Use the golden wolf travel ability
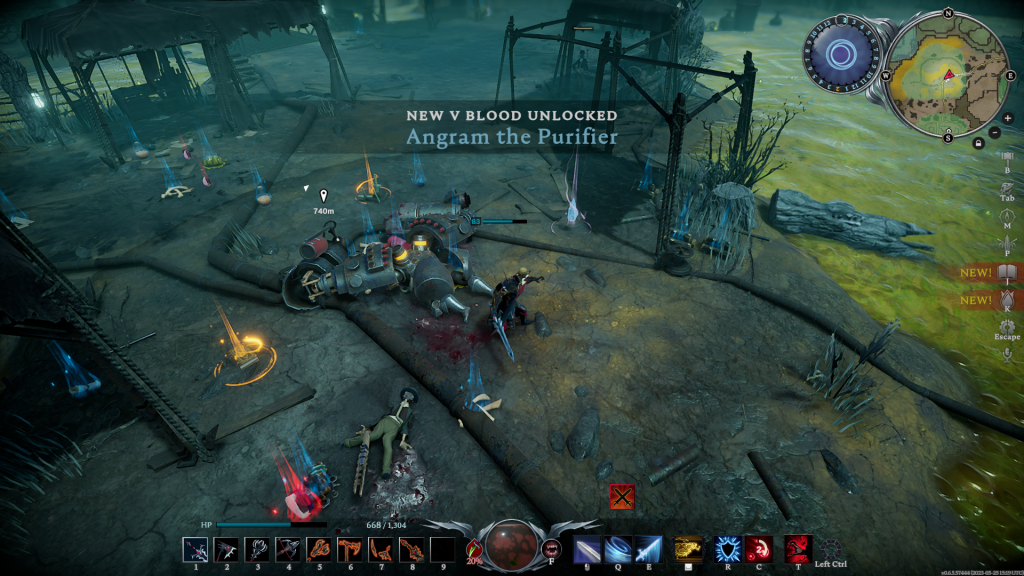1024x576 pixels. tap(686, 549)
